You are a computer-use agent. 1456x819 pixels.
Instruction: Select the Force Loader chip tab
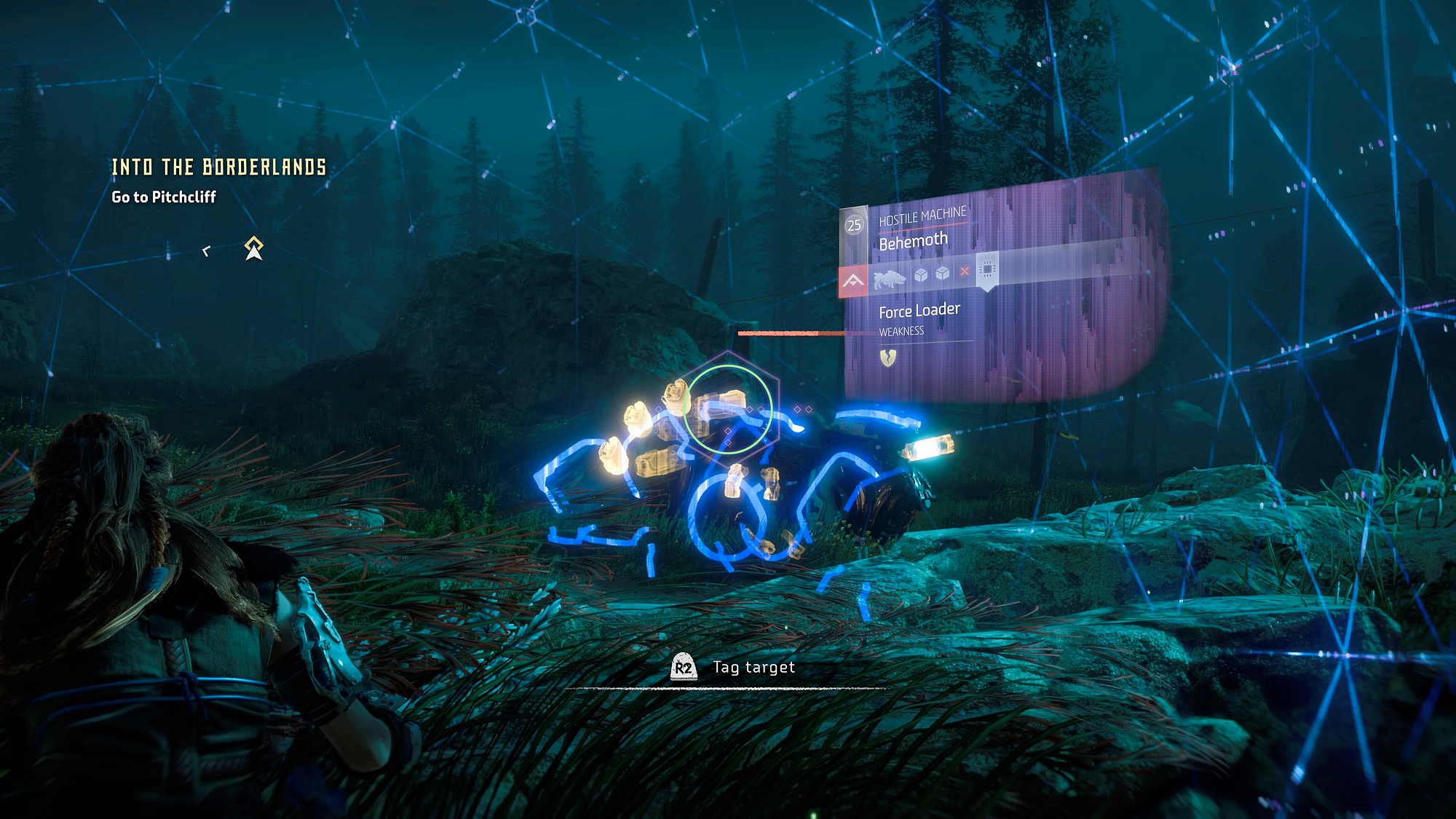[x=987, y=269]
